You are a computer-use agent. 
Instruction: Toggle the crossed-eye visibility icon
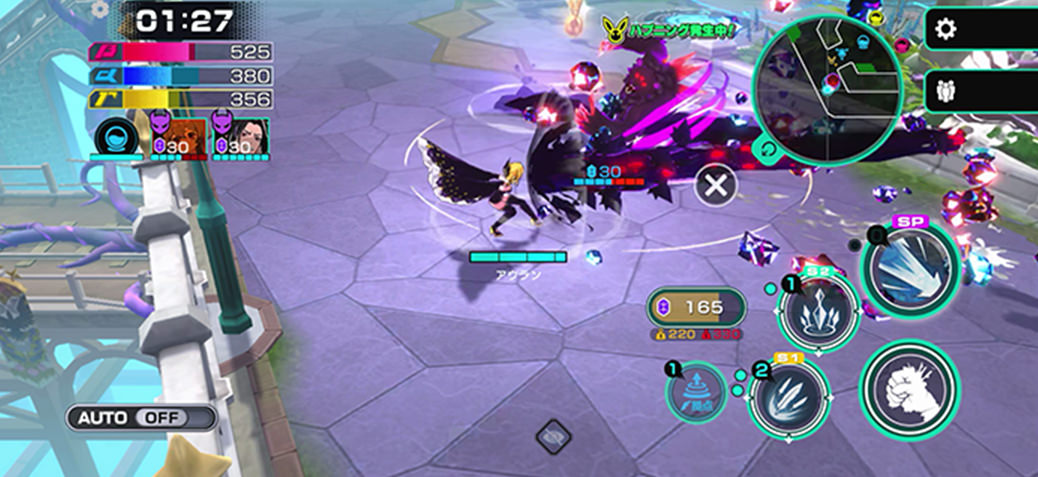coord(552,436)
